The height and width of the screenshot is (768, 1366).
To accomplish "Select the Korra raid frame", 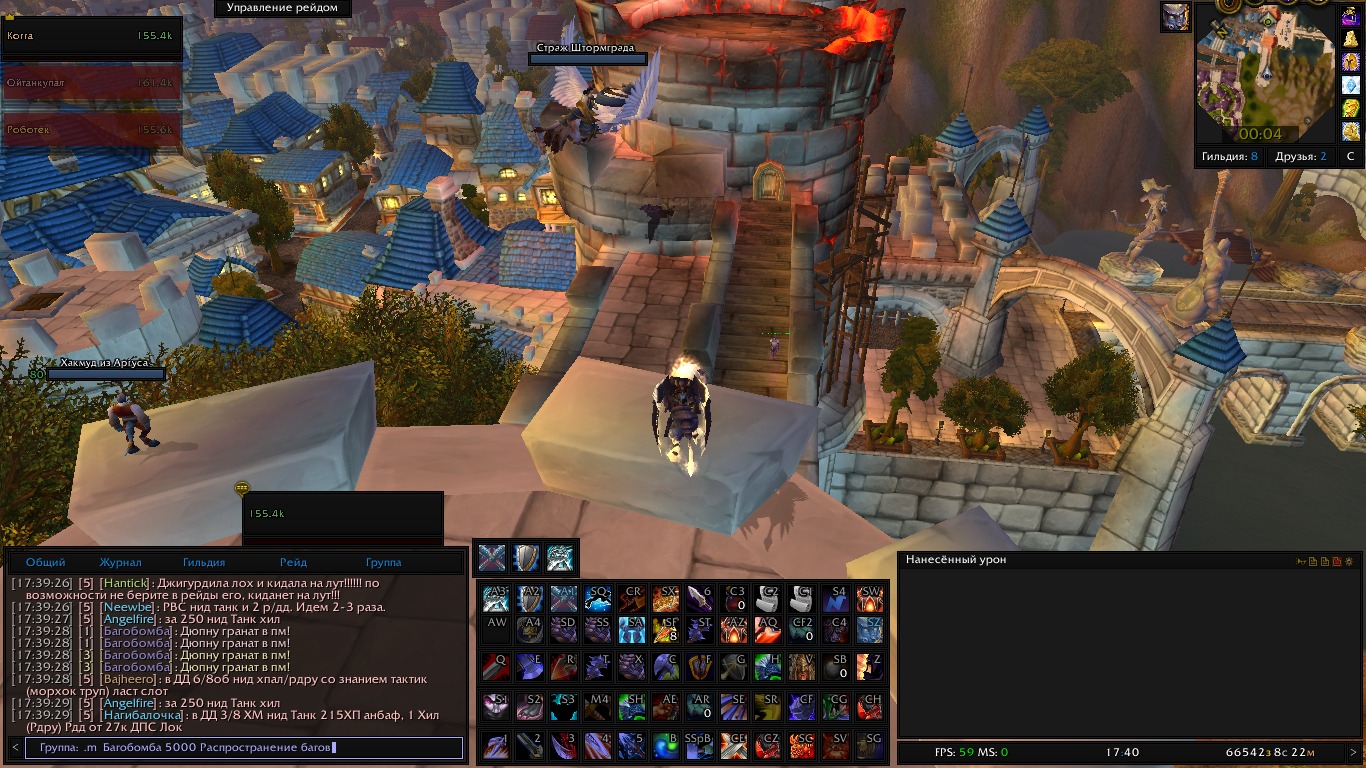I will point(91,37).
